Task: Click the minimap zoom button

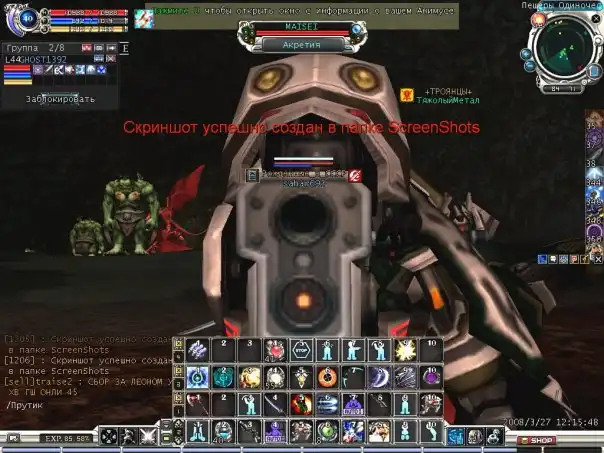Action: (x=528, y=51)
